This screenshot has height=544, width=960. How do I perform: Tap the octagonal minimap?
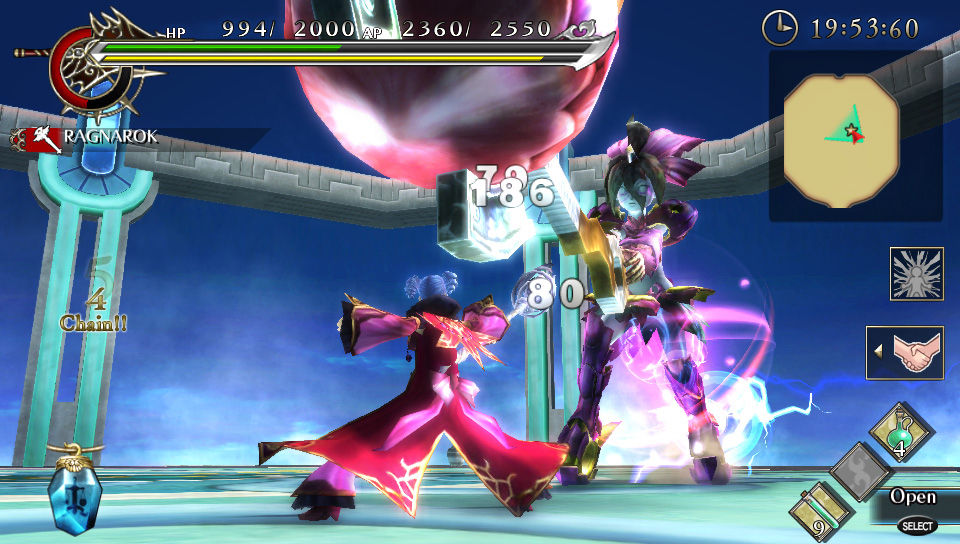point(842,137)
